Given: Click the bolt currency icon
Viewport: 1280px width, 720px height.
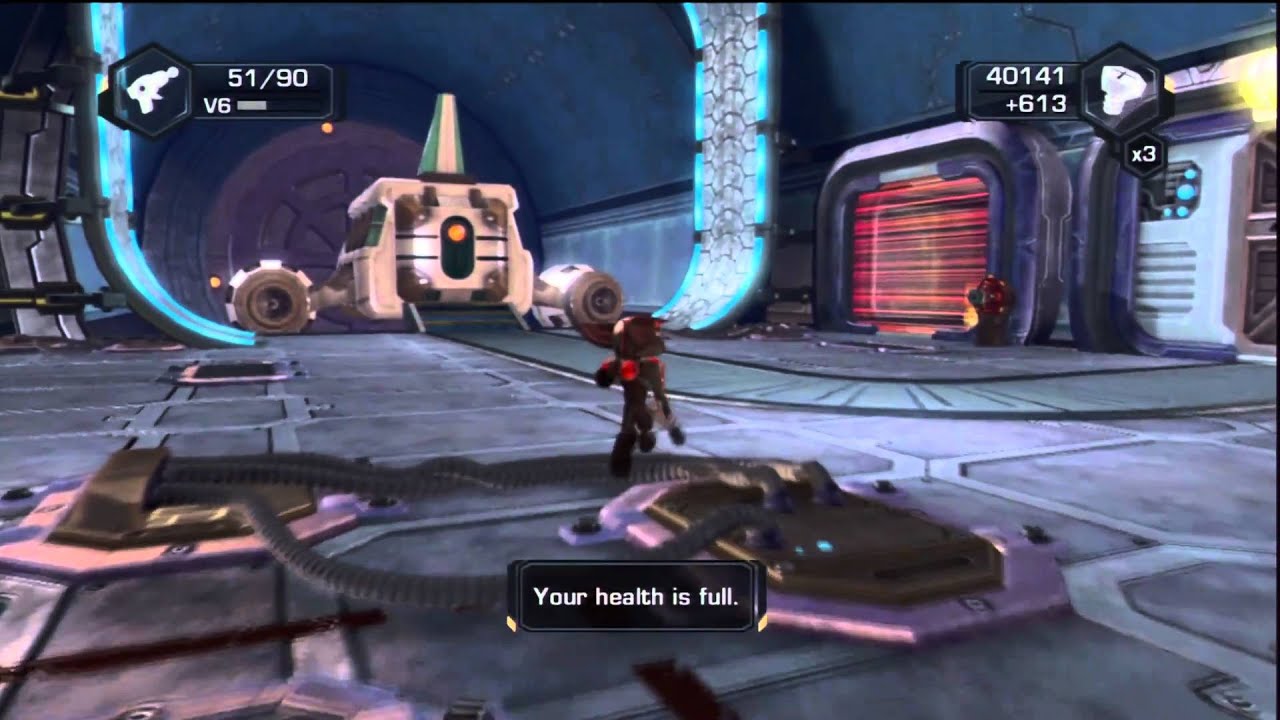Looking at the screenshot, I should pos(1122,89).
